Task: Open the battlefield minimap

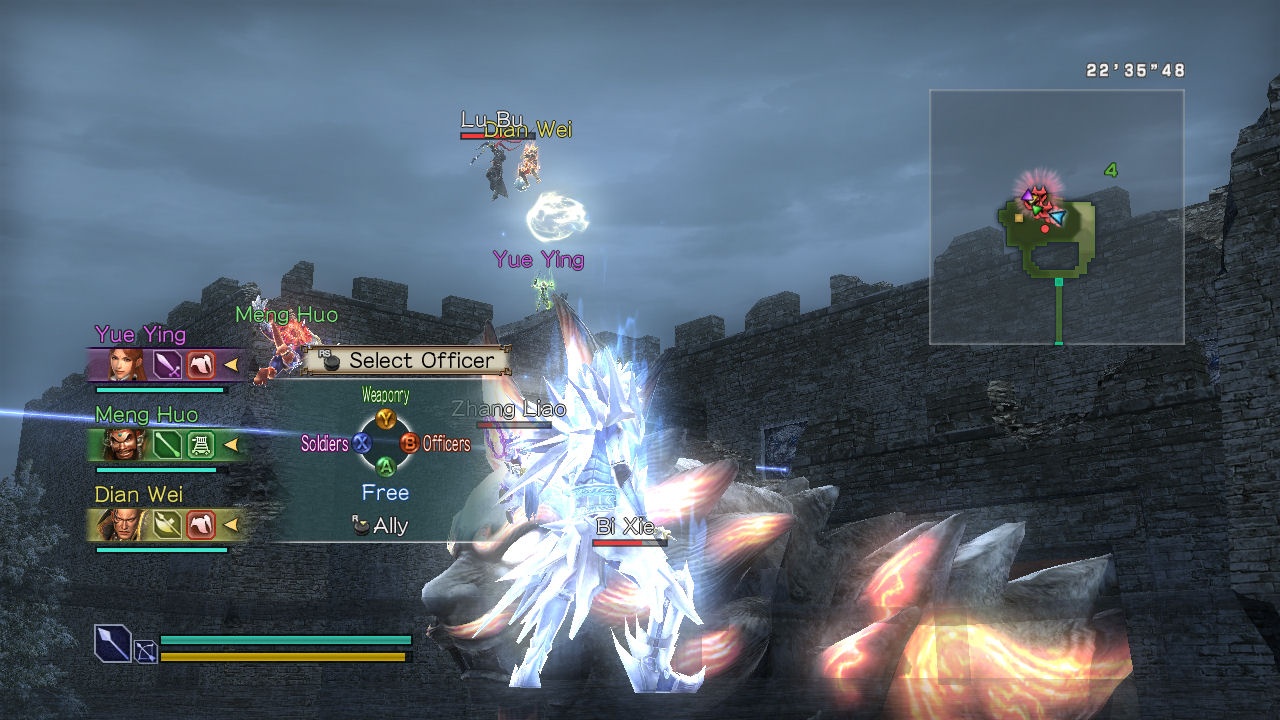Action: tap(1056, 217)
